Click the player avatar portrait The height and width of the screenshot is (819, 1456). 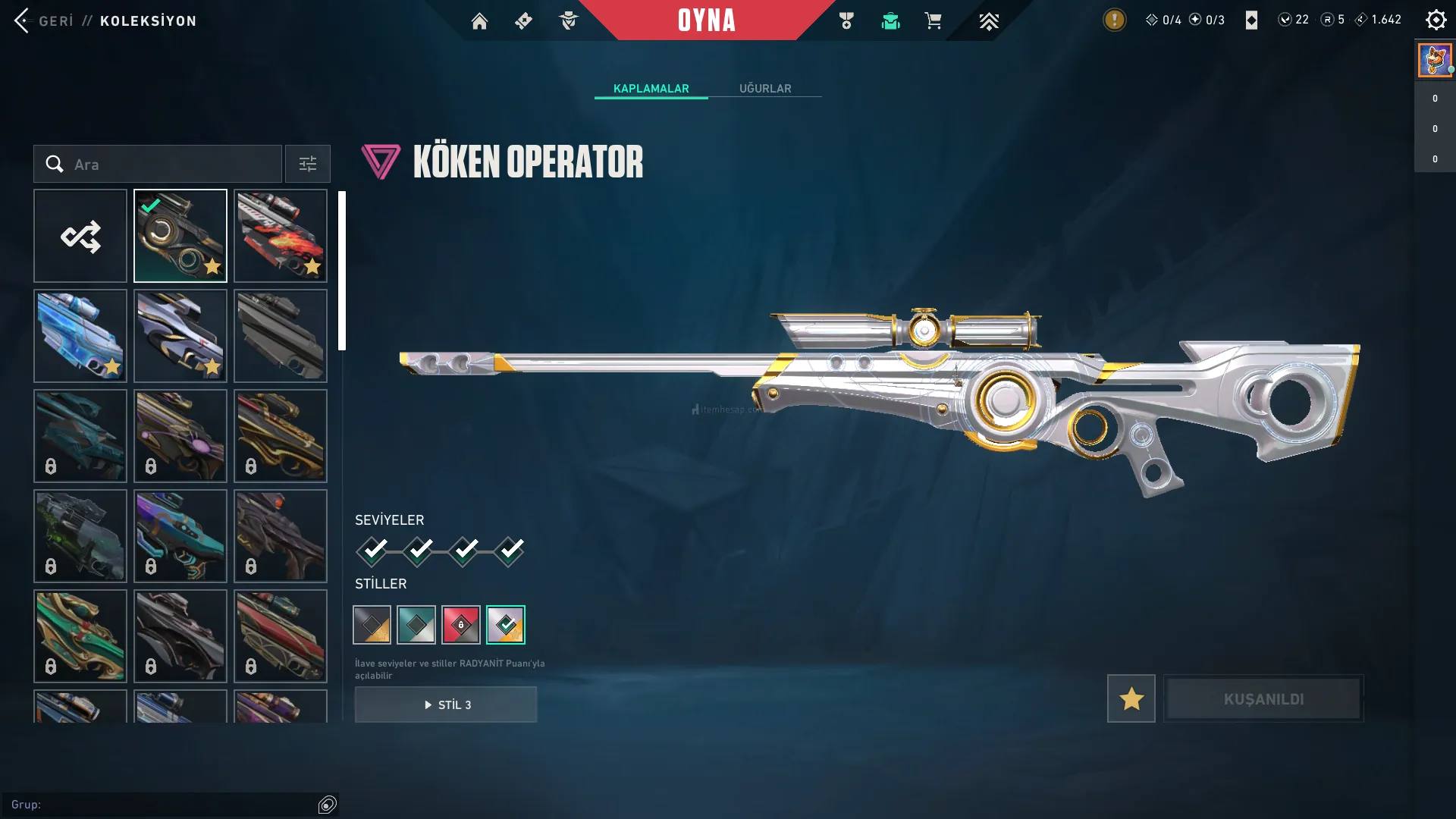click(1434, 60)
